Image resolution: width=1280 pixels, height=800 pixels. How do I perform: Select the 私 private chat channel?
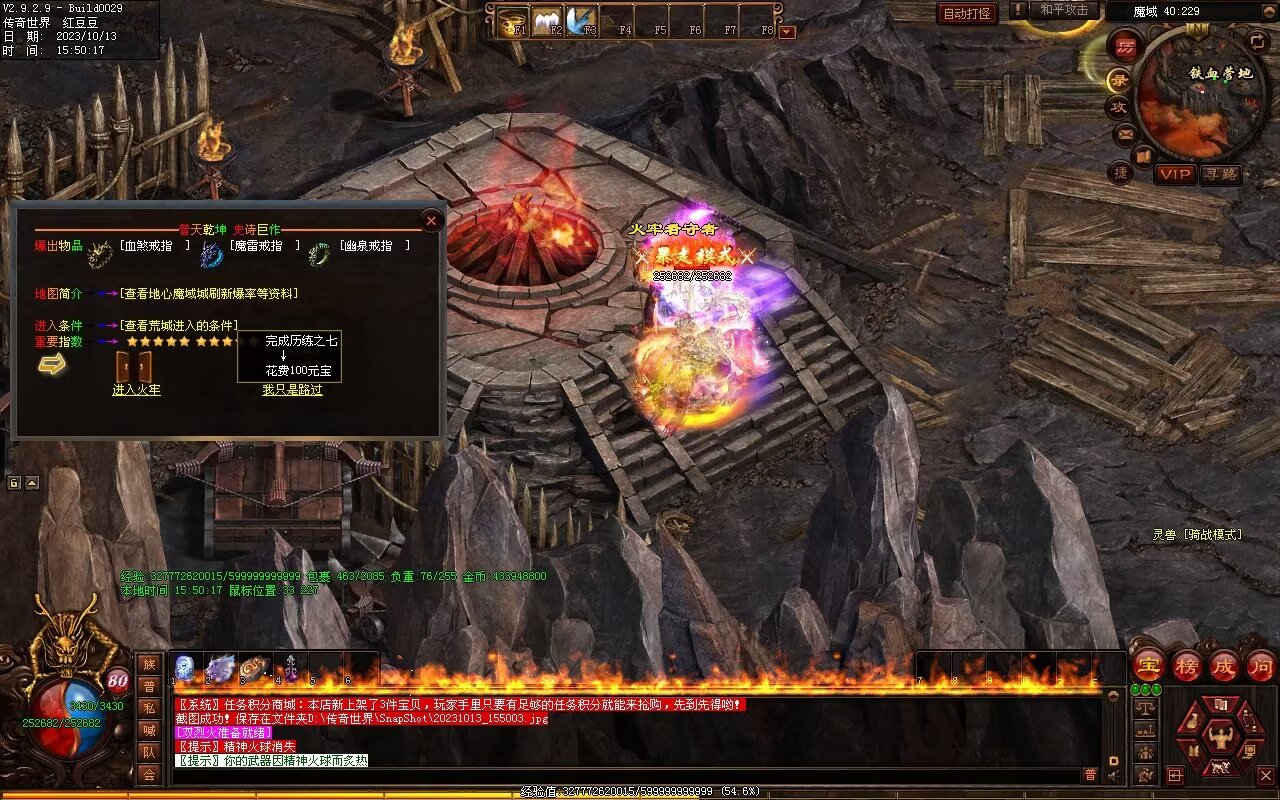click(149, 708)
